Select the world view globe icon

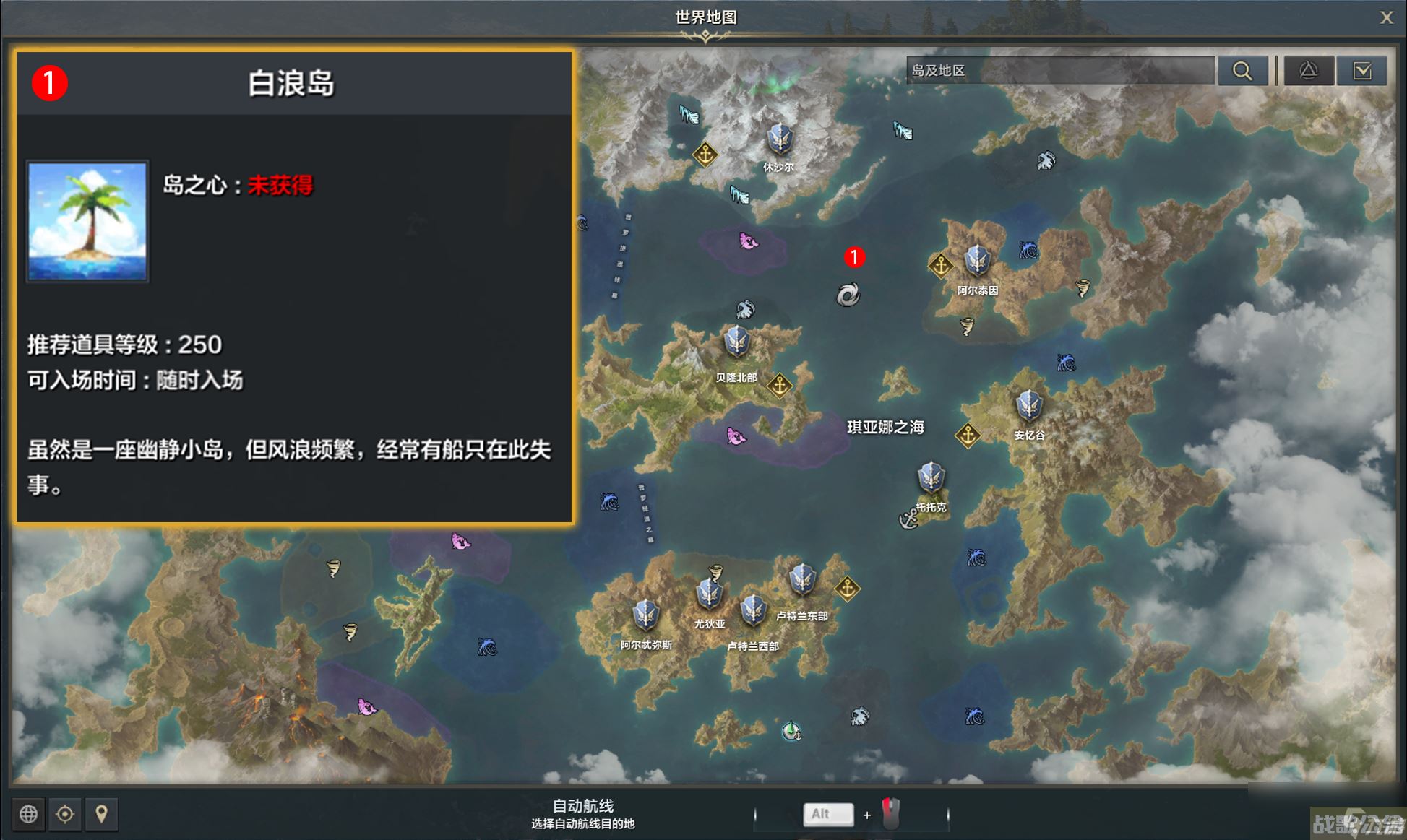(28, 814)
